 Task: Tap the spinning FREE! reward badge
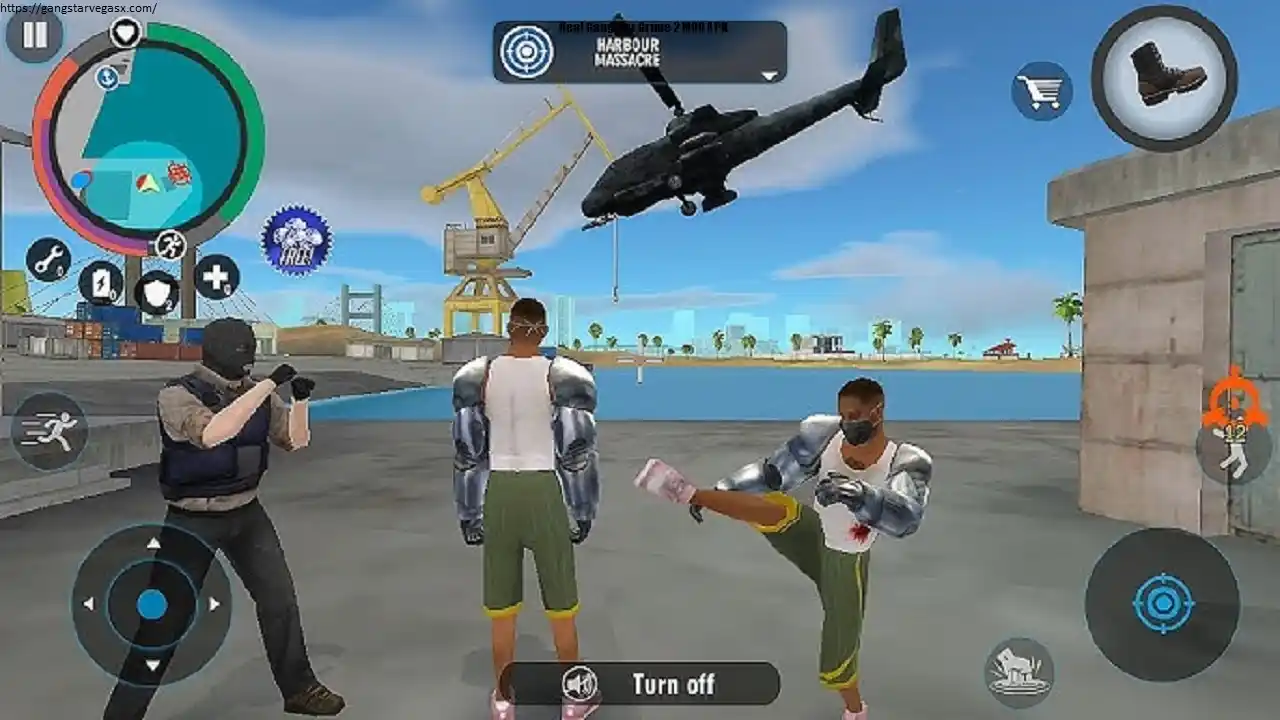296,240
